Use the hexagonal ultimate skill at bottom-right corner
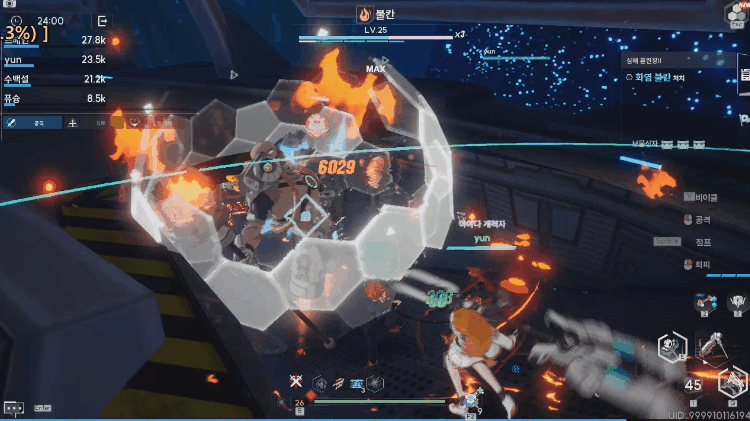Screen dimensions: 750x421 pos(733,382)
